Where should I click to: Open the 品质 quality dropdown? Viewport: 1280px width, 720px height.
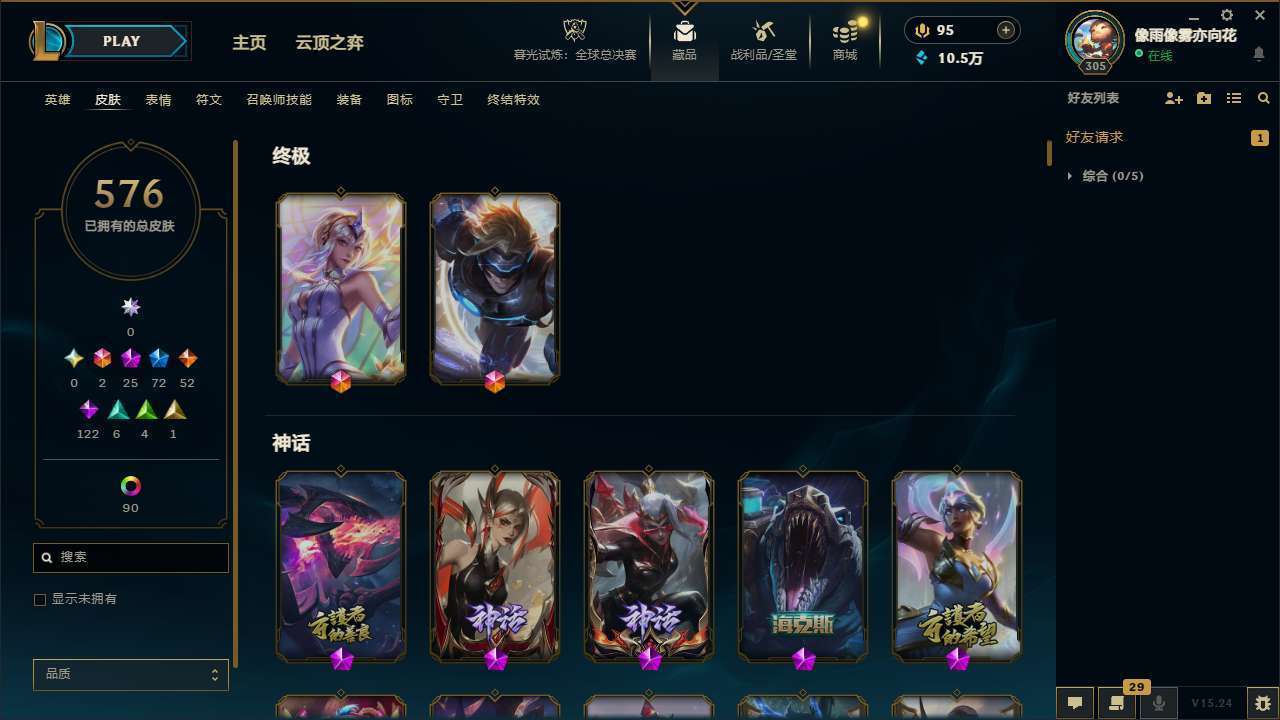click(130, 674)
